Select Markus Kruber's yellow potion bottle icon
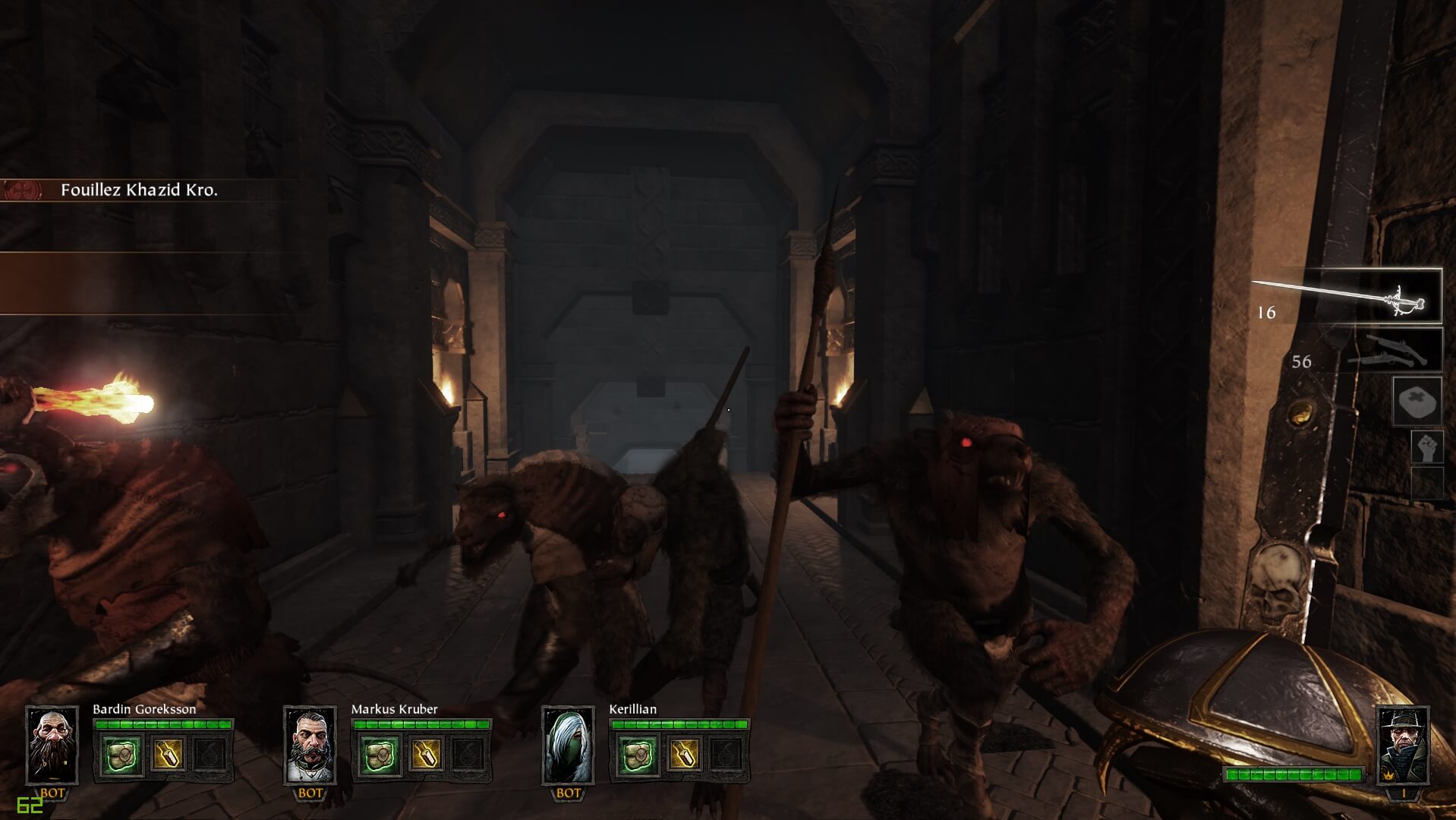The width and height of the screenshot is (1456, 820). coord(424,755)
